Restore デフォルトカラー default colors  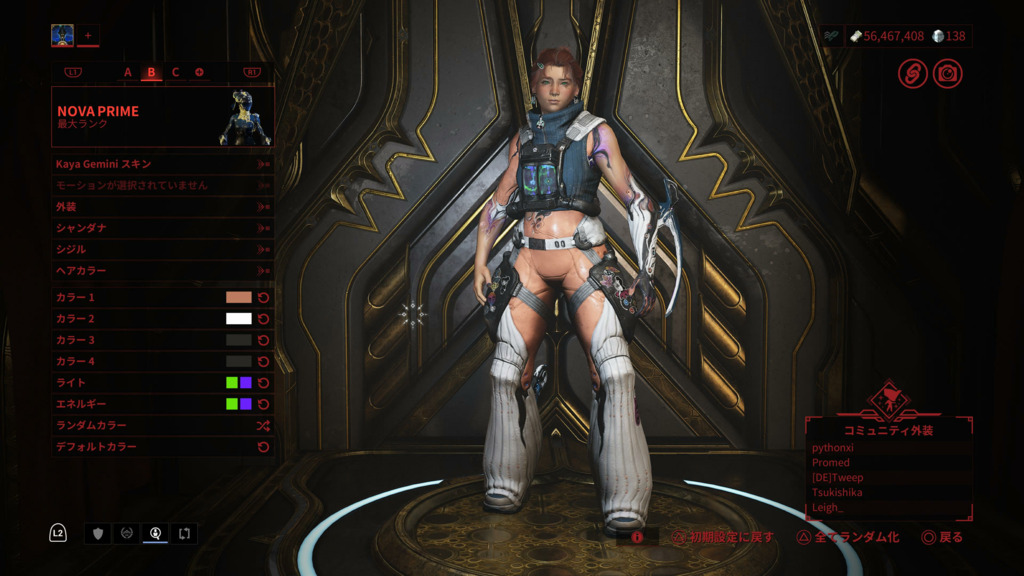point(162,447)
